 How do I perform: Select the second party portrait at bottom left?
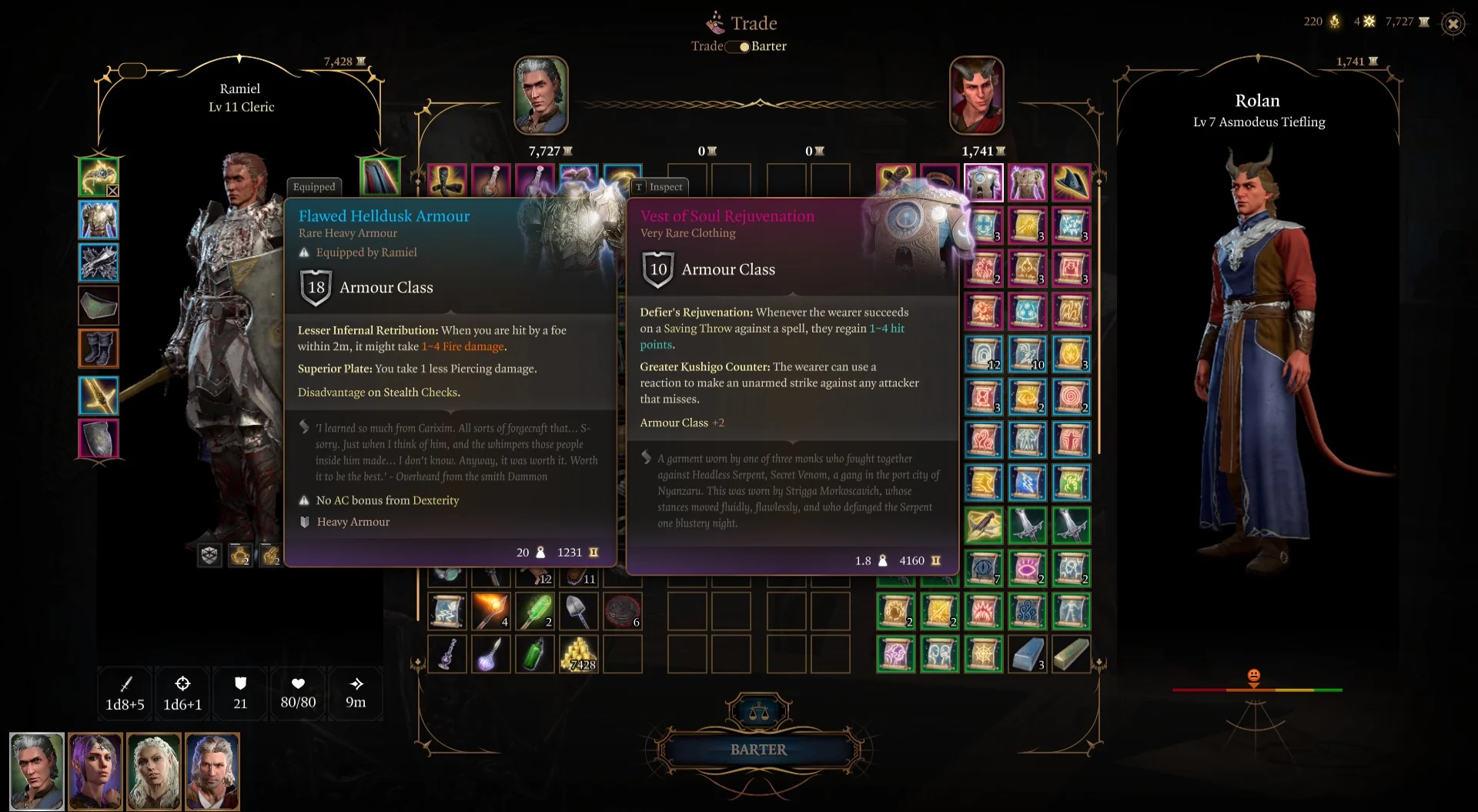click(x=95, y=771)
